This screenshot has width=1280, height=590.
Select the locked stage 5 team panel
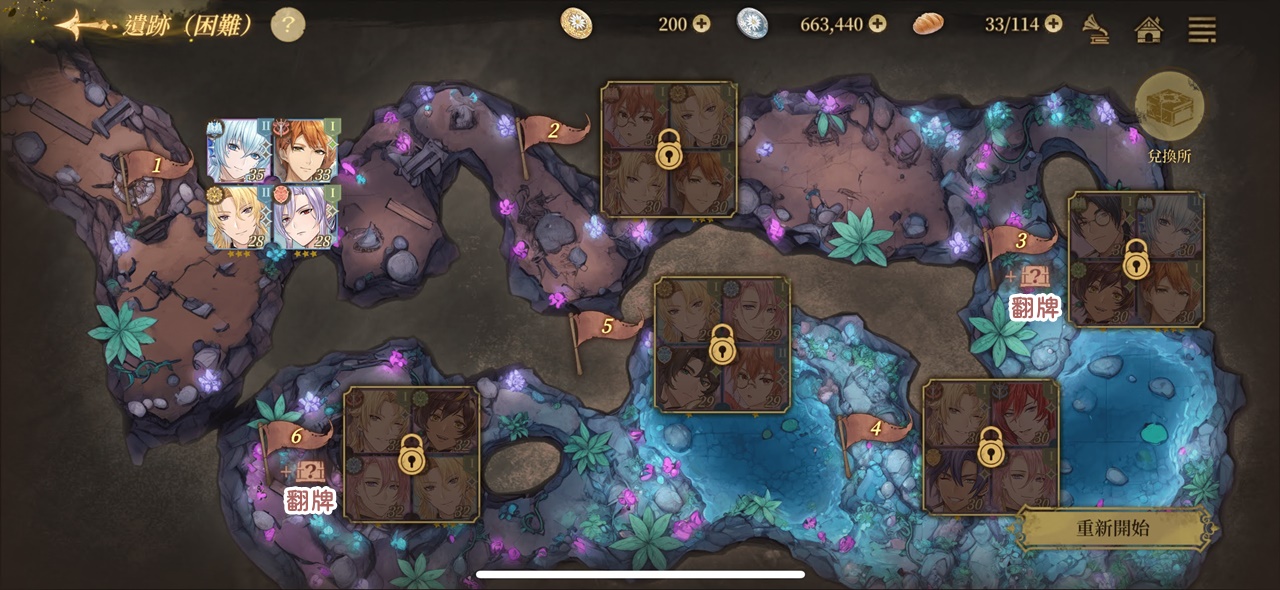tap(722, 344)
